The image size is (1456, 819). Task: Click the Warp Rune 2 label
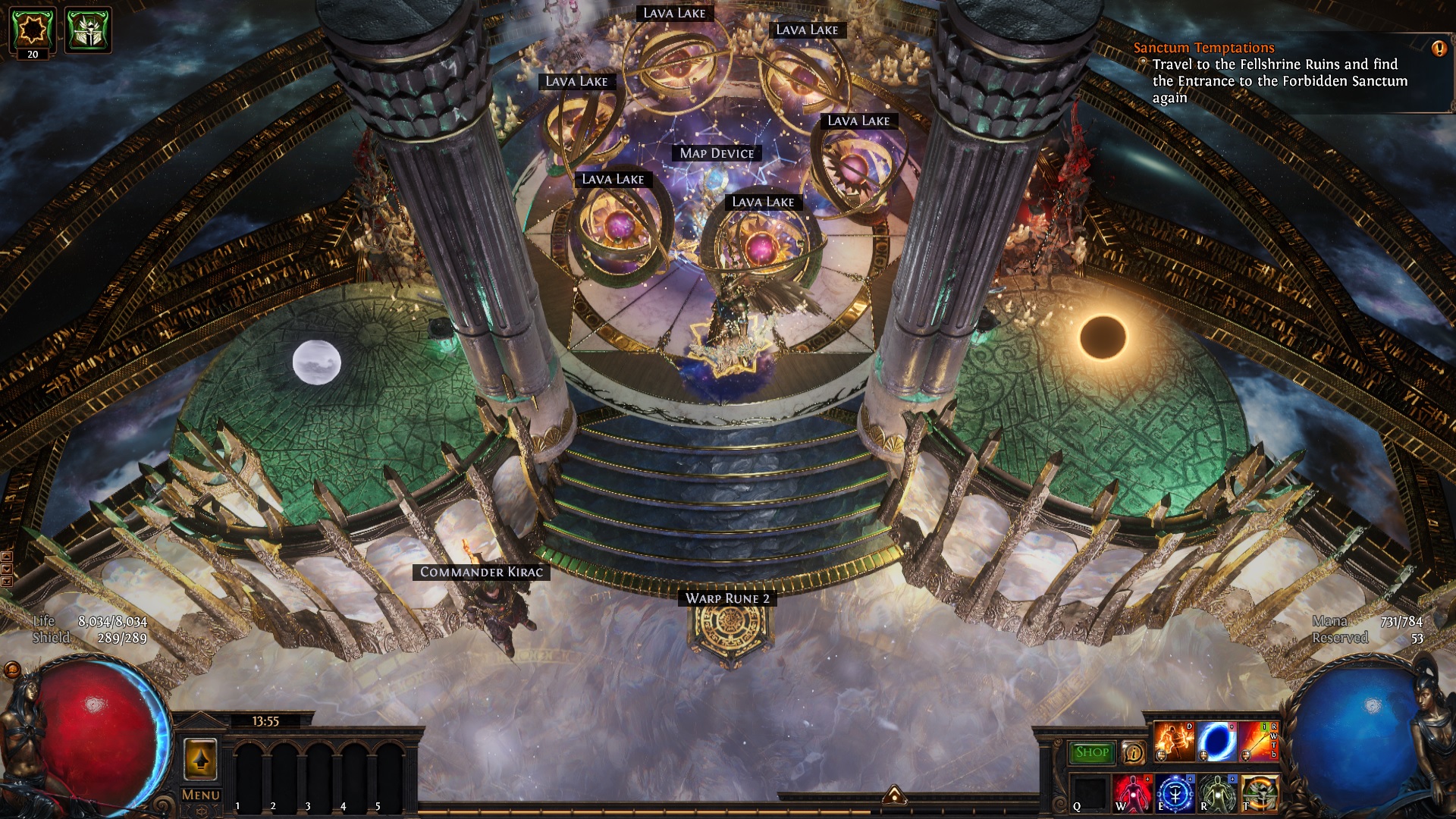pyautogui.click(x=727, y=598)
